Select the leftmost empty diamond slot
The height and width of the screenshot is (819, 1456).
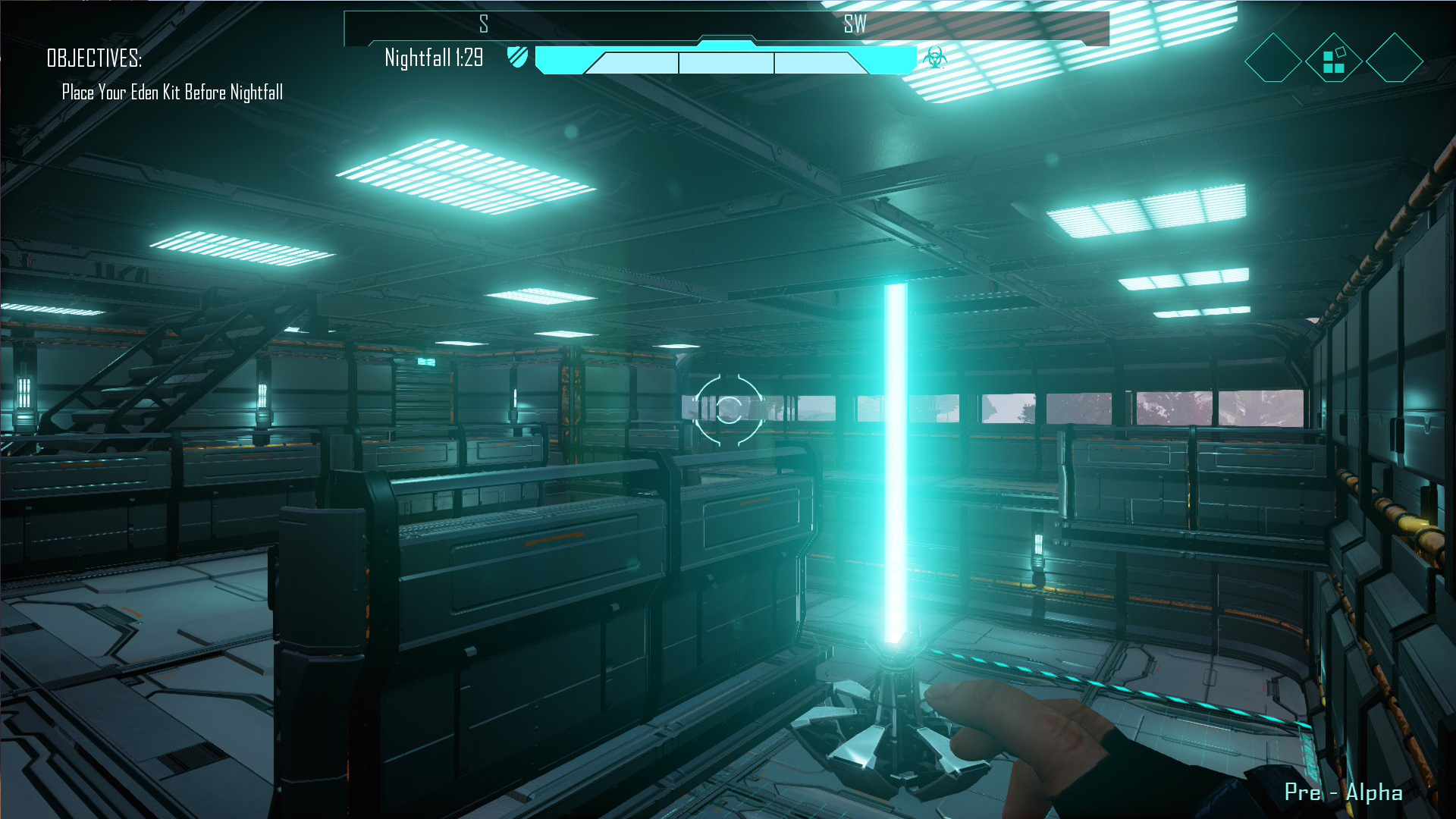click(1272, 58)
